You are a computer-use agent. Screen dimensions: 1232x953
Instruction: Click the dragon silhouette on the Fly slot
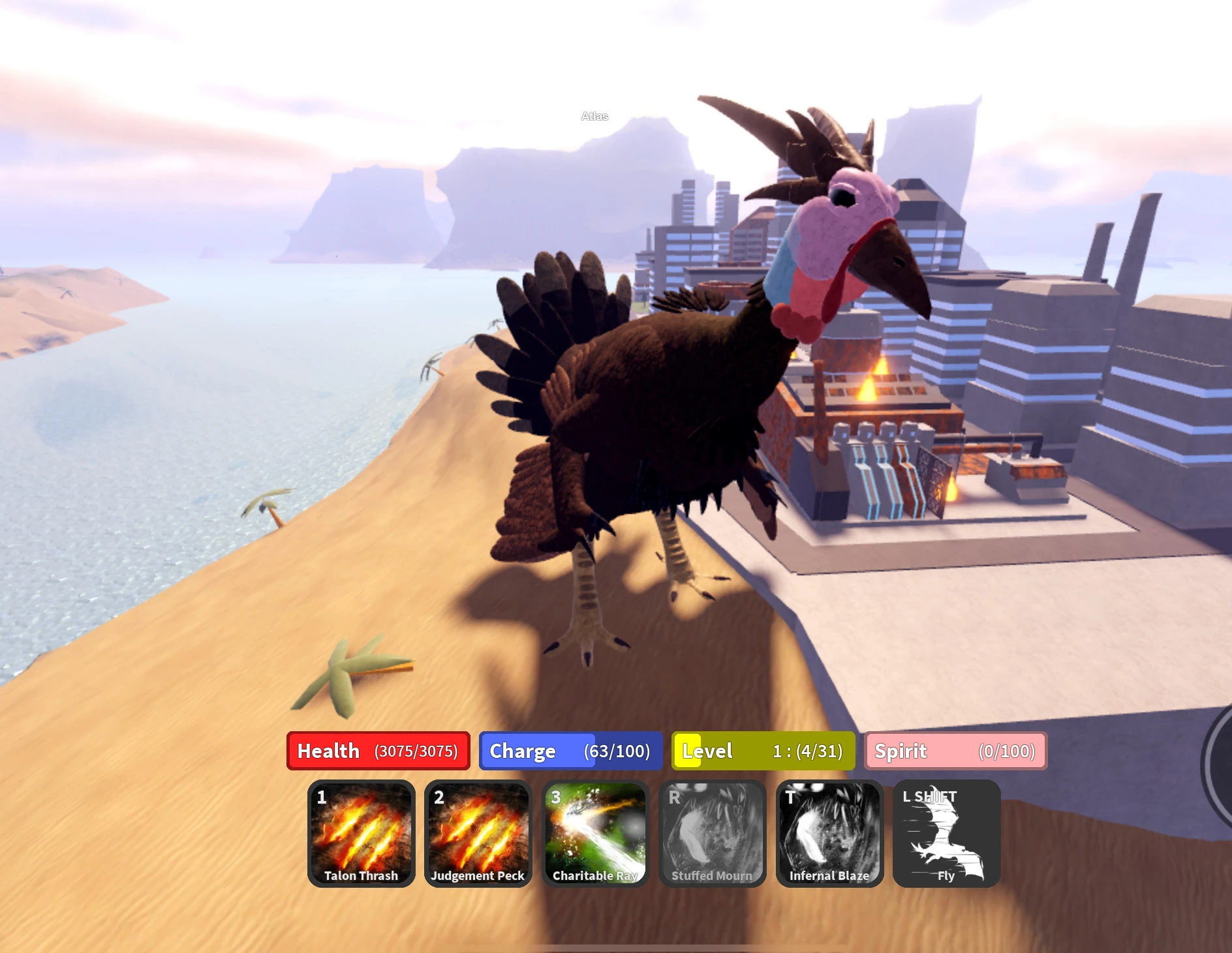(946, 841)
